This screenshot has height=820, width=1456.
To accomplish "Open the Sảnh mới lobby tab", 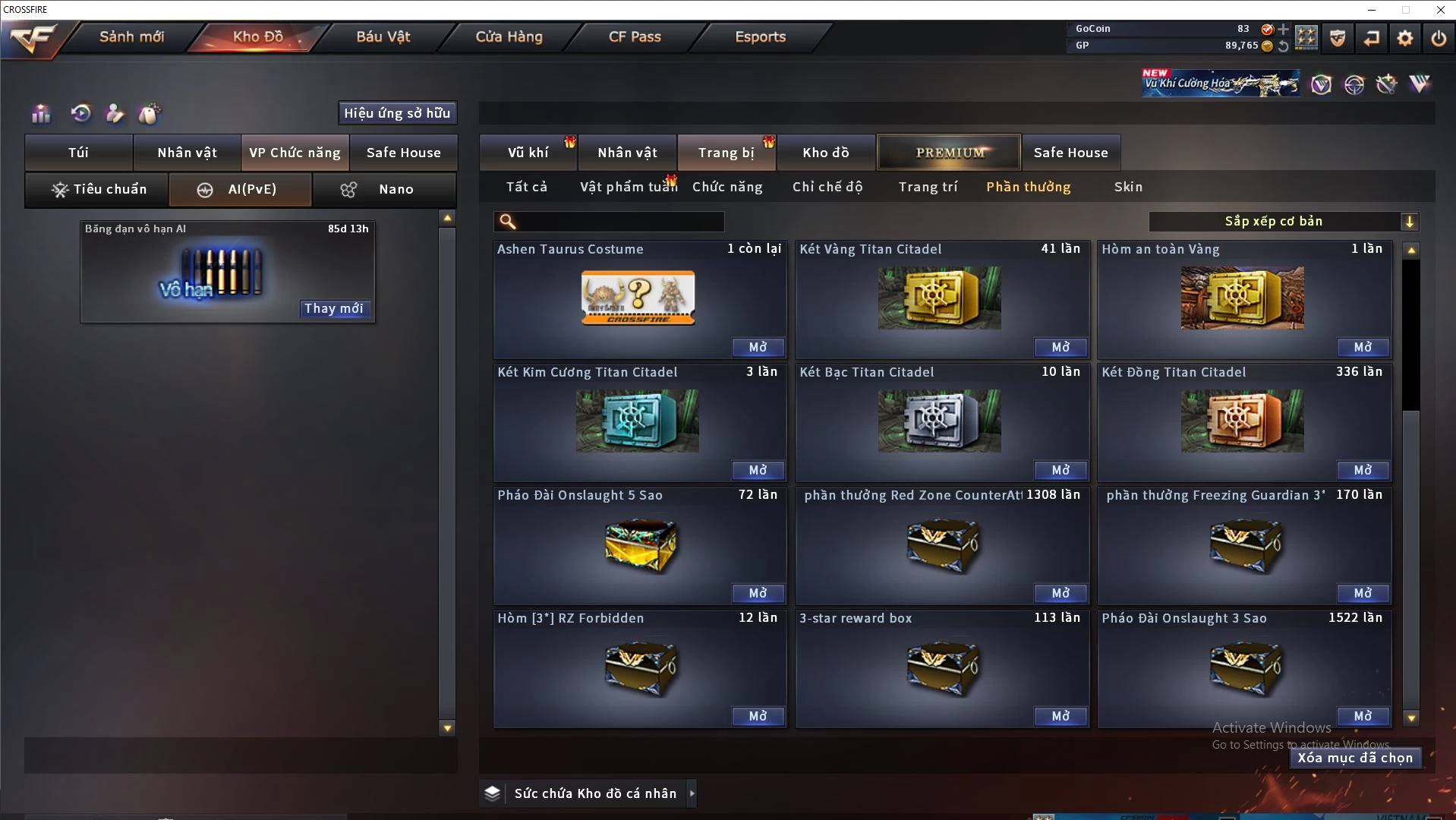I will click(131, 36).
